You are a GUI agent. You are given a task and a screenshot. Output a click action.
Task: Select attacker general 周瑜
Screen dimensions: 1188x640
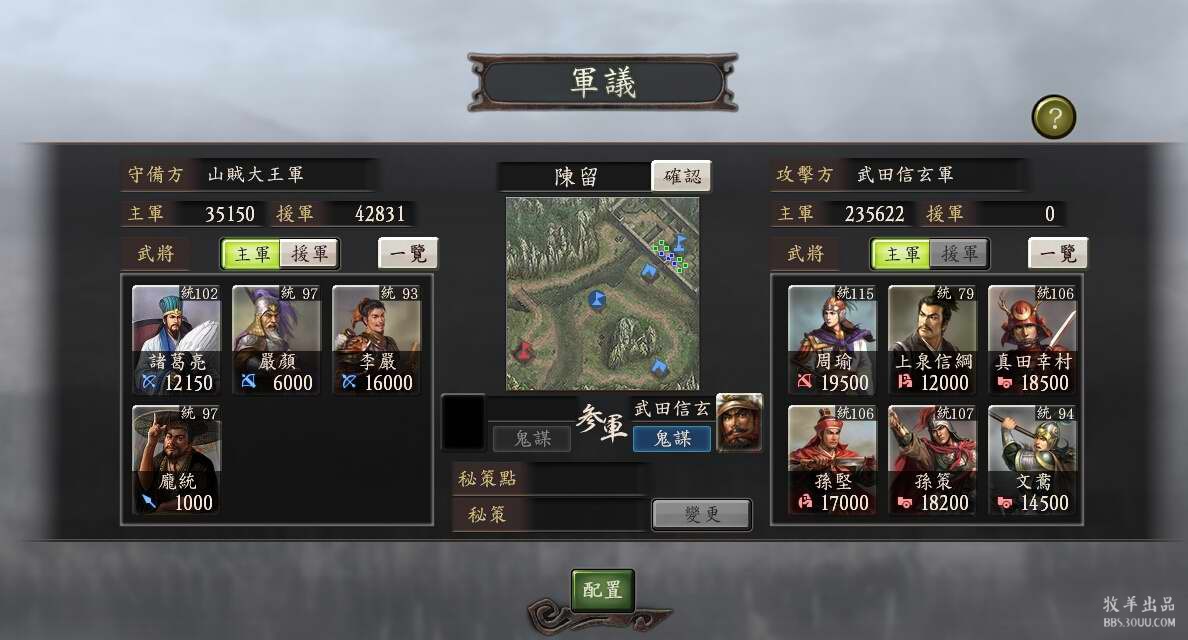pyautogui.click(x=832, y=340)
